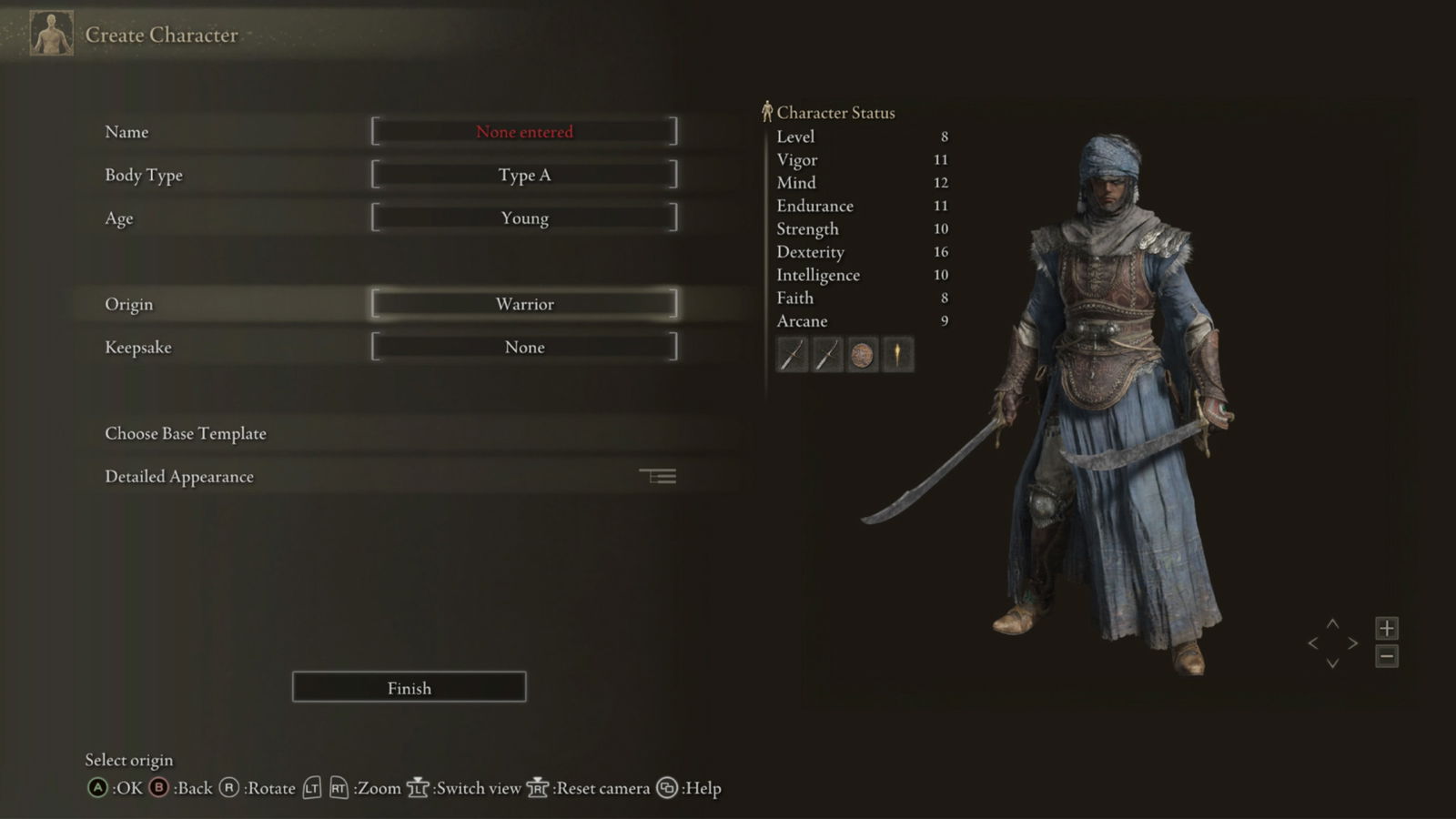
Task: Open the Body Type selector showing Type A
Action: (x=524, y=174)
